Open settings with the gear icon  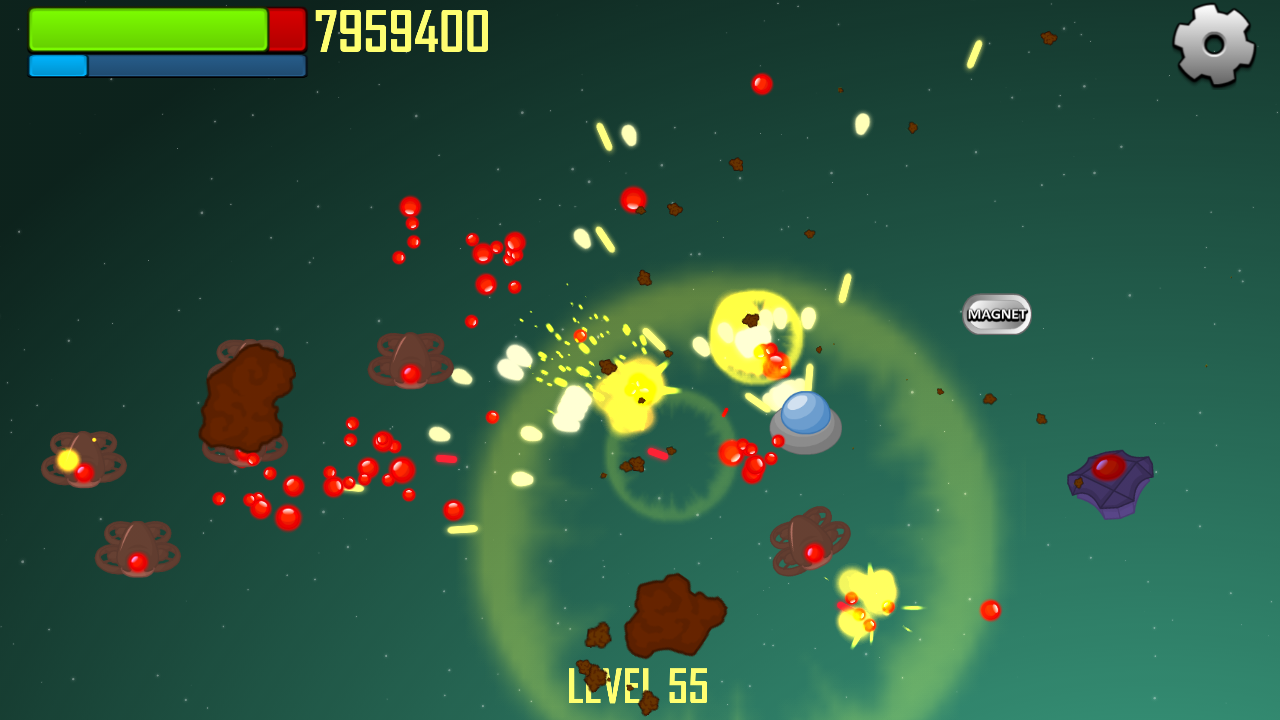tap(1214, 44)
